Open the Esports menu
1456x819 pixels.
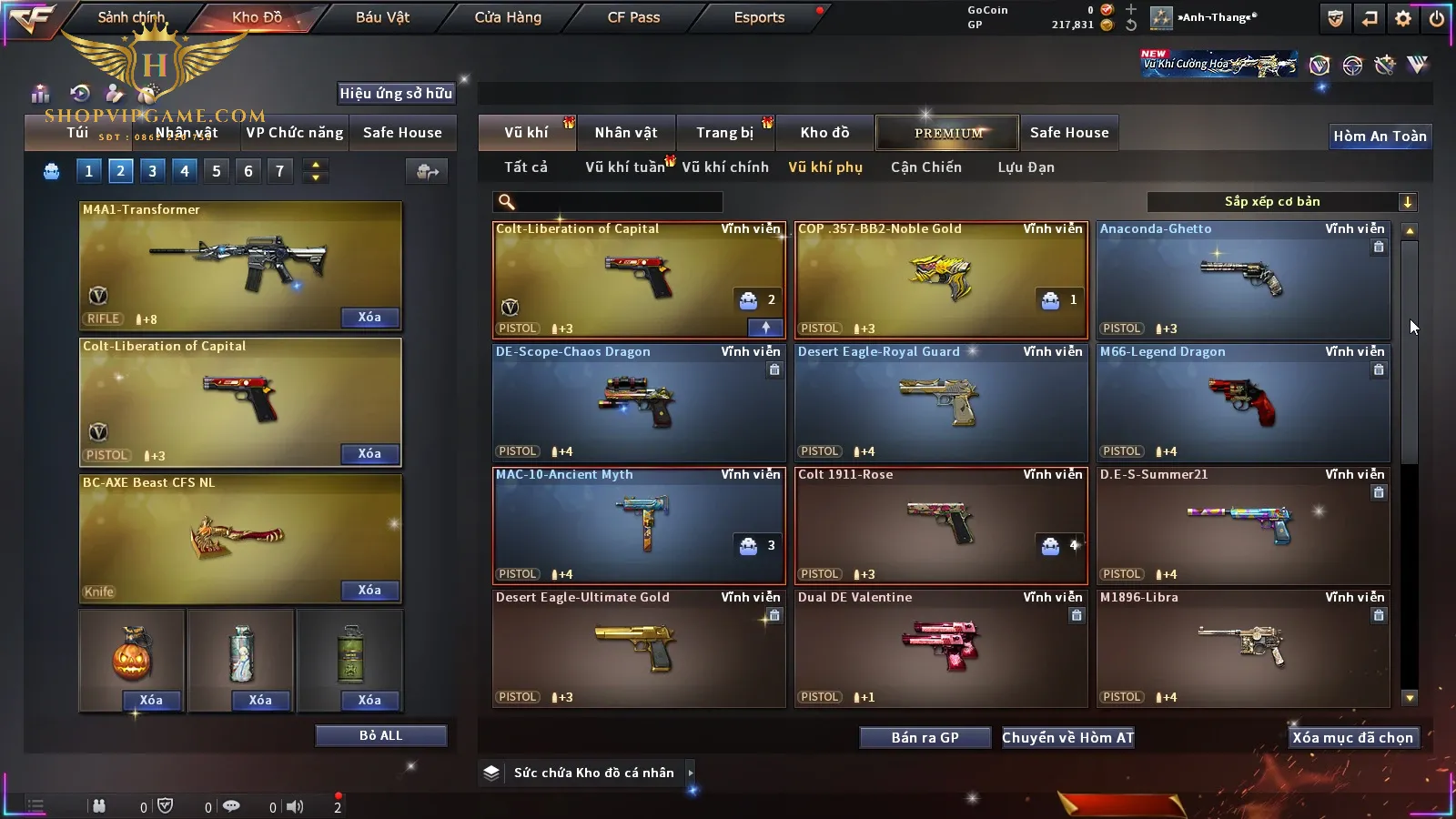759,17
